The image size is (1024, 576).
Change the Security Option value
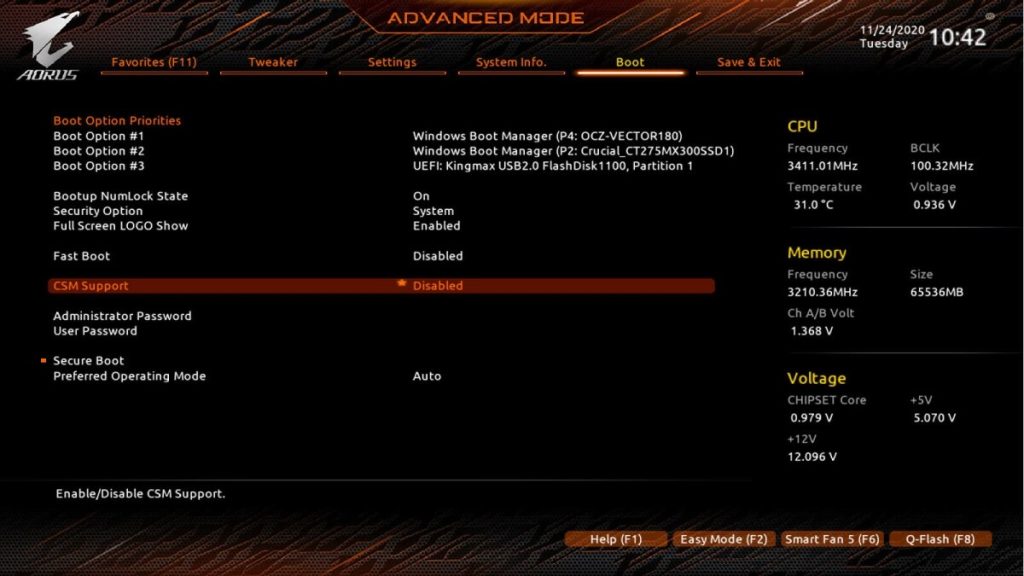point(98,211)
